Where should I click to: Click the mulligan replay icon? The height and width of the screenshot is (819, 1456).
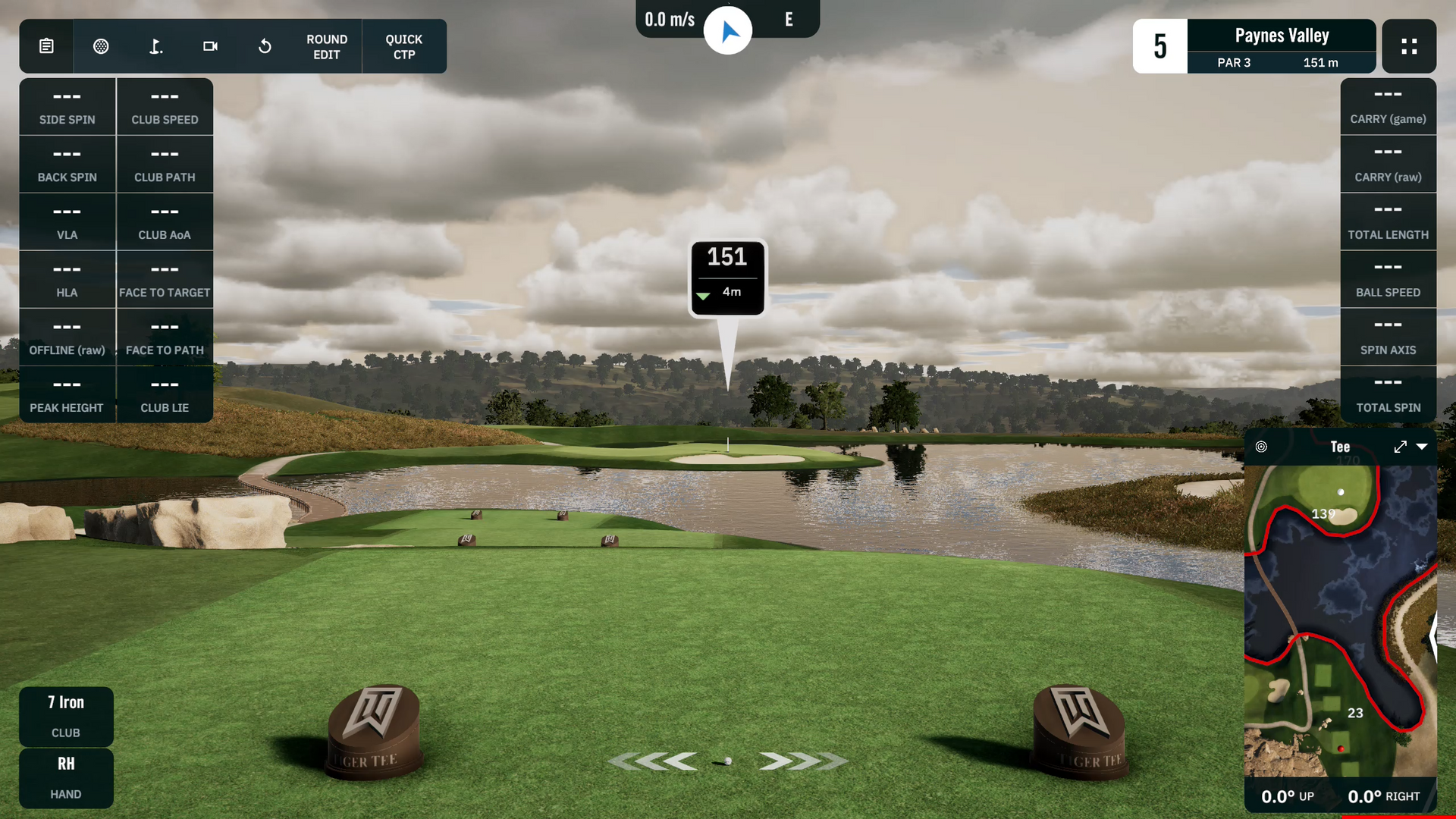tap(265, 46)
